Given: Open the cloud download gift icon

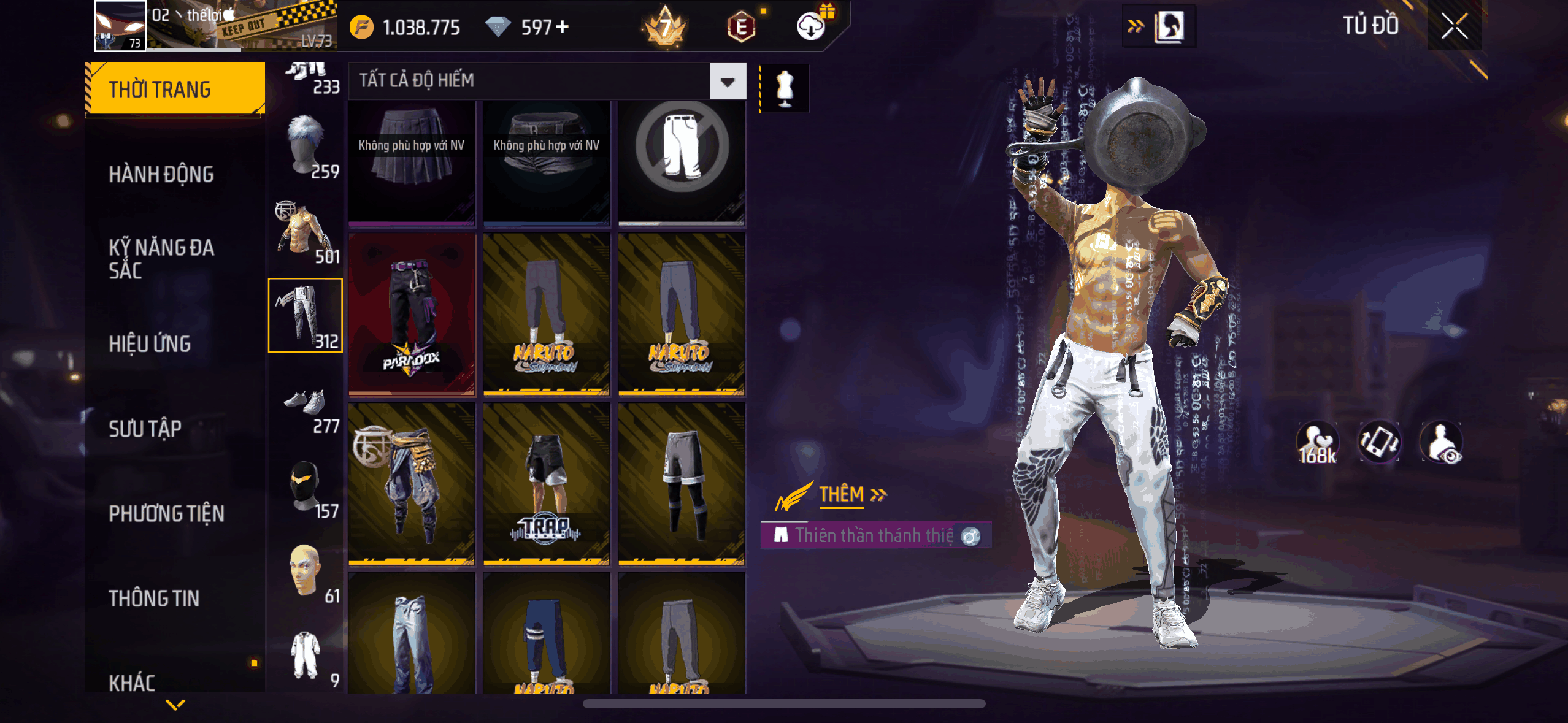Looking at the screenshot, I should pyautogui.click(x=812, y=26).
